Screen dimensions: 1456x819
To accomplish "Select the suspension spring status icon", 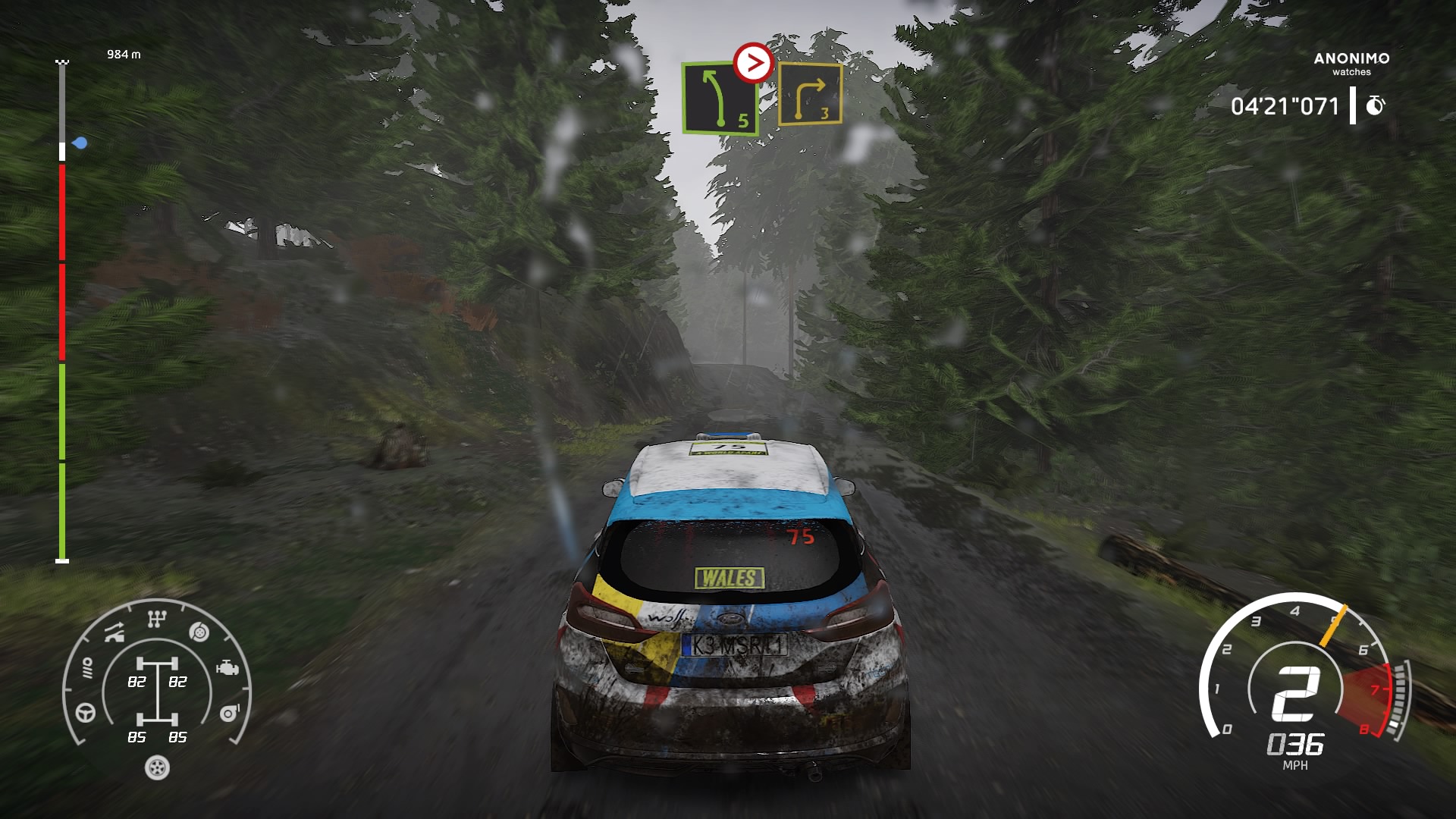I will pos(87,668).
